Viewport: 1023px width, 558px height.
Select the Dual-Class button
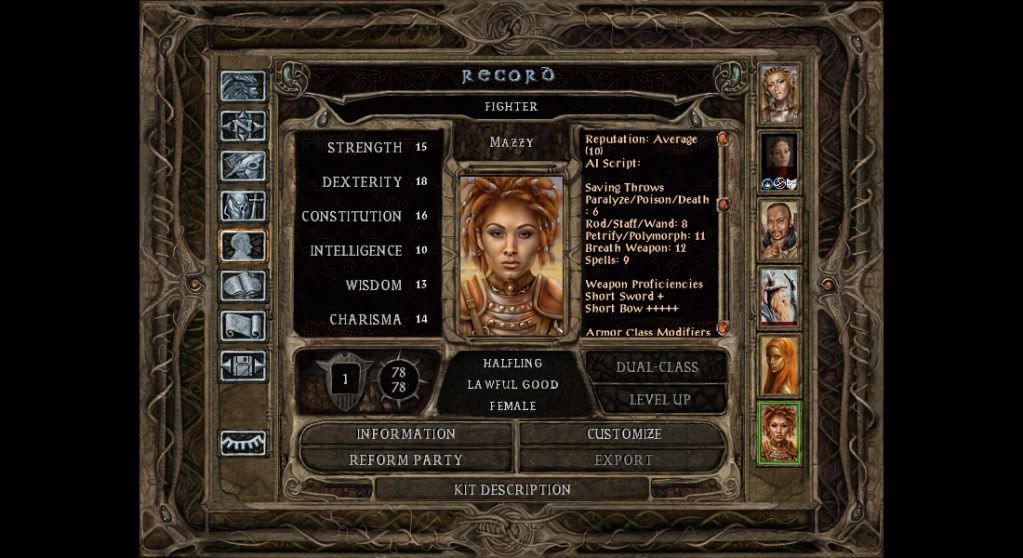tap(656, 367)
